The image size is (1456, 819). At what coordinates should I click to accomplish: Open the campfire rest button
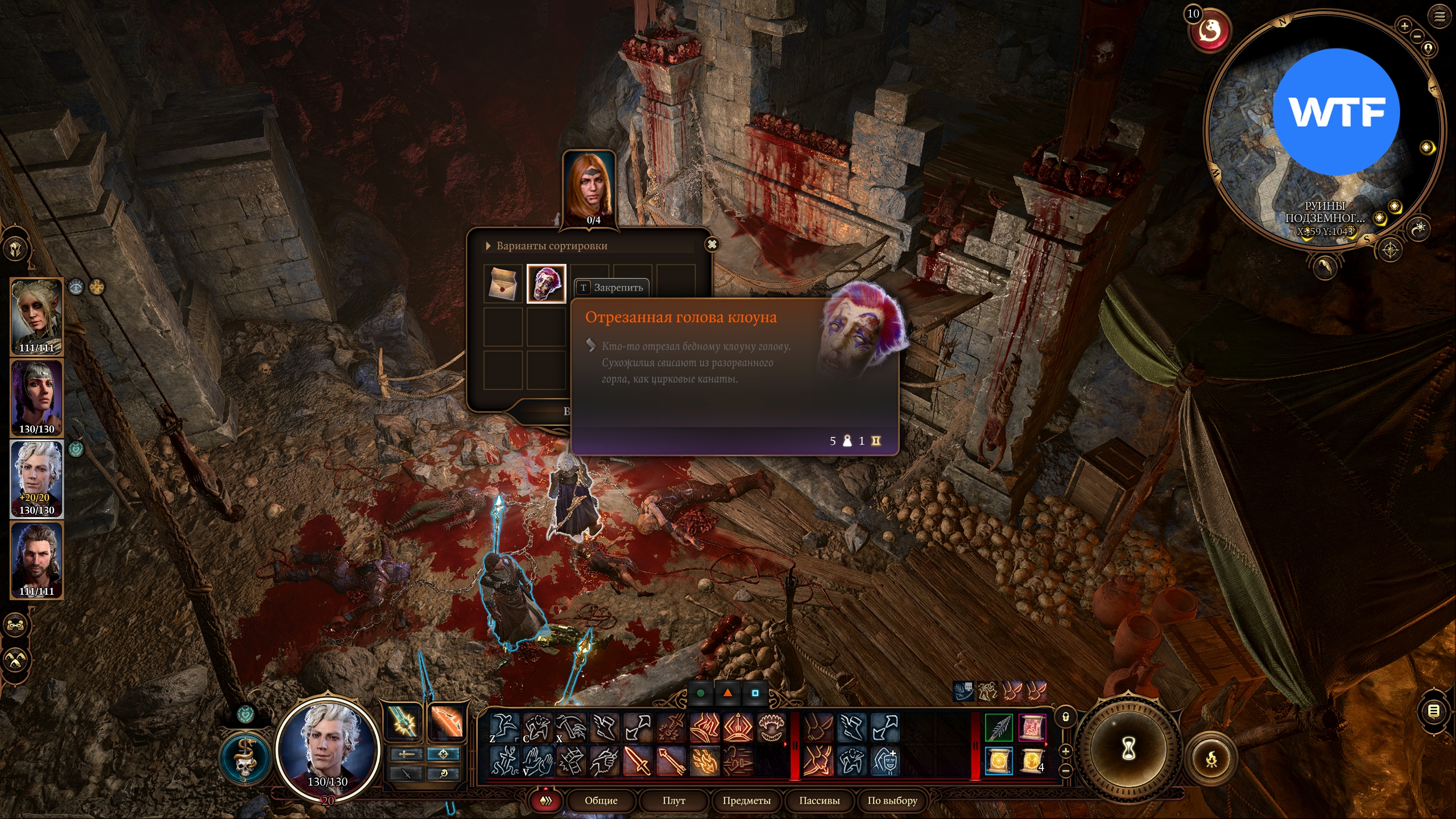pos(1212,759)
